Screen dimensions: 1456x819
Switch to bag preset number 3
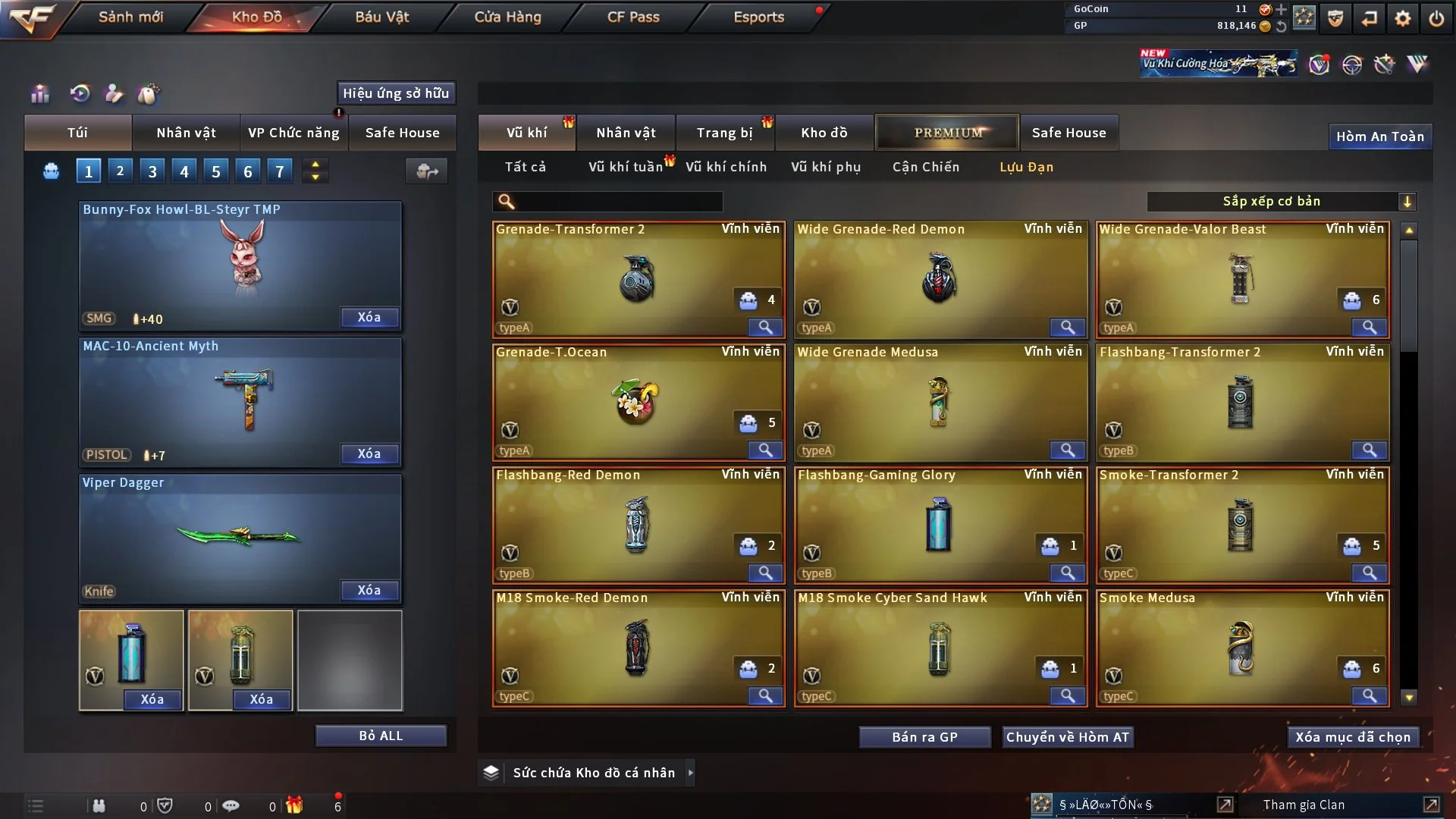(152, 171)
